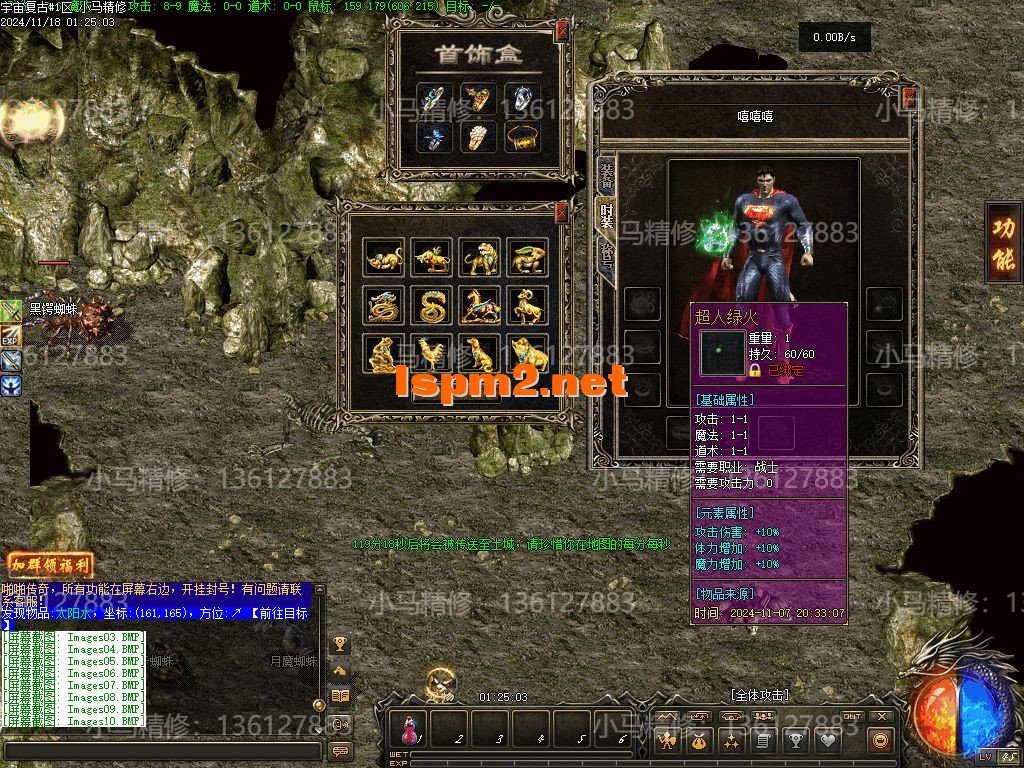1024x768 pixels.
Task: Click the 【前往目标】 link in chat
Action: (279, 614)
